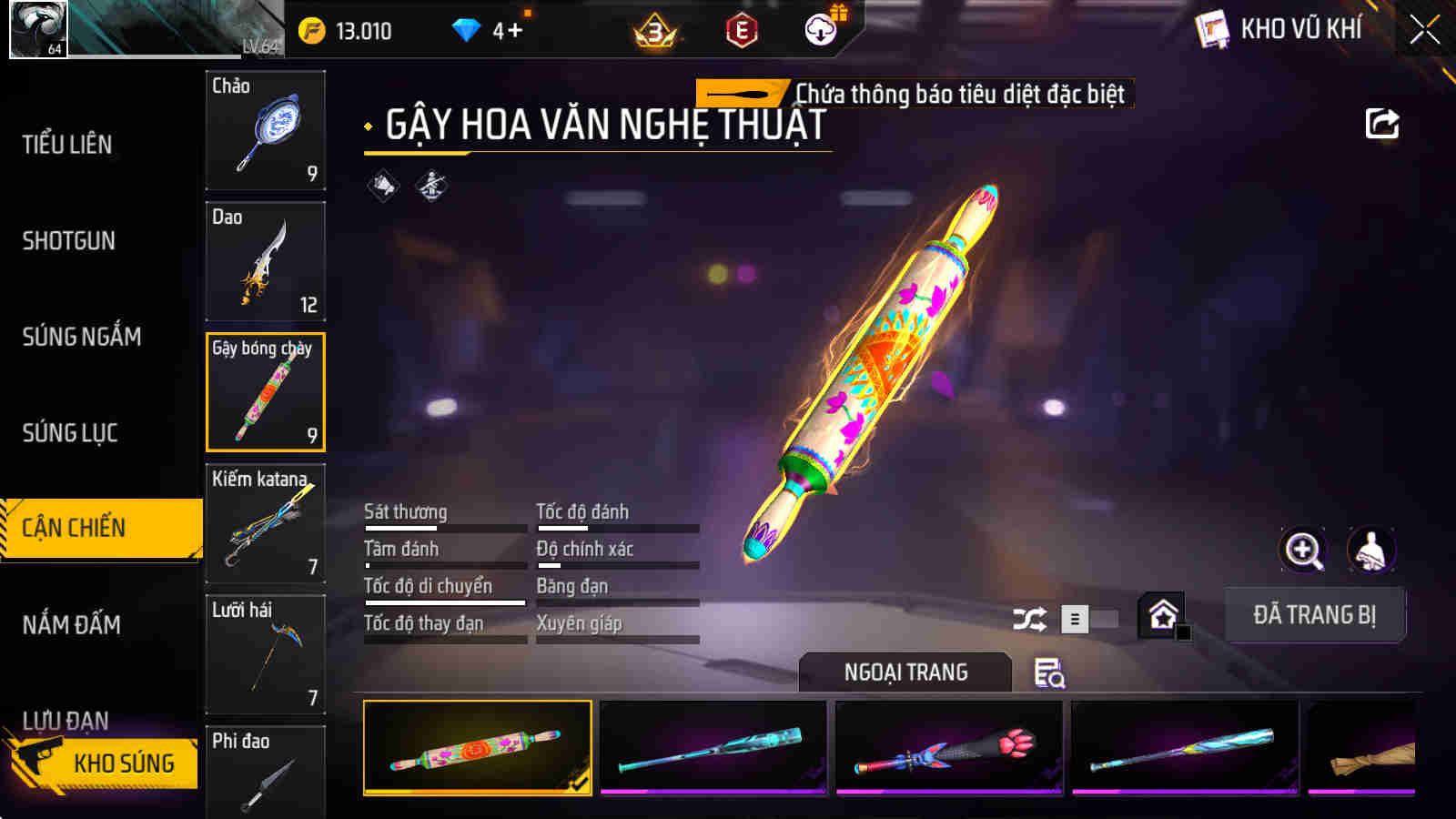Image resolution: width=1456 pixels, height=819 pixels.
Task: Expand the Gậy bóng chày weapon category
Action: coord(265,393)
